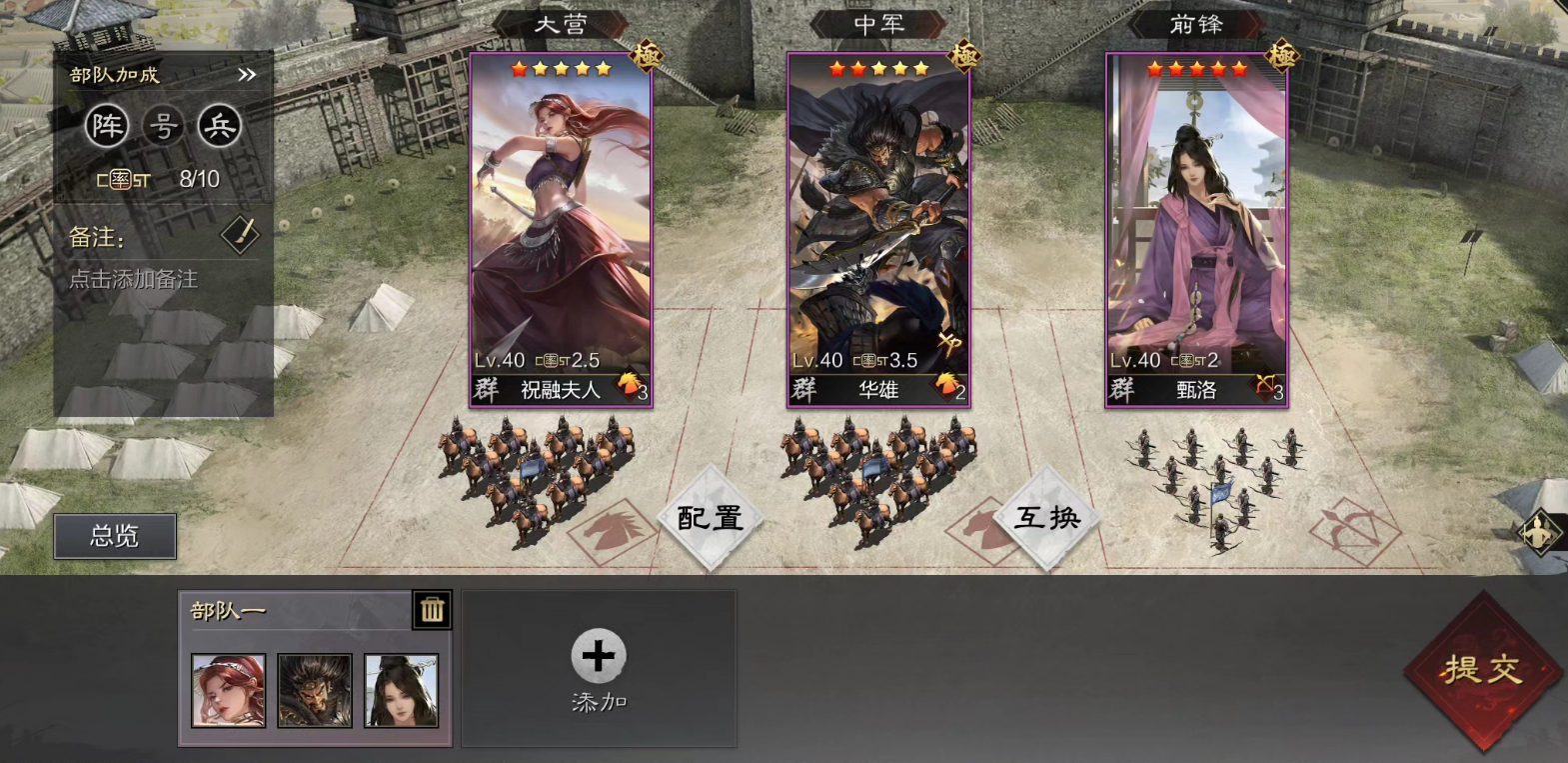Choose the black-haired lady portrait in 部队一

[x=401, y=690]
